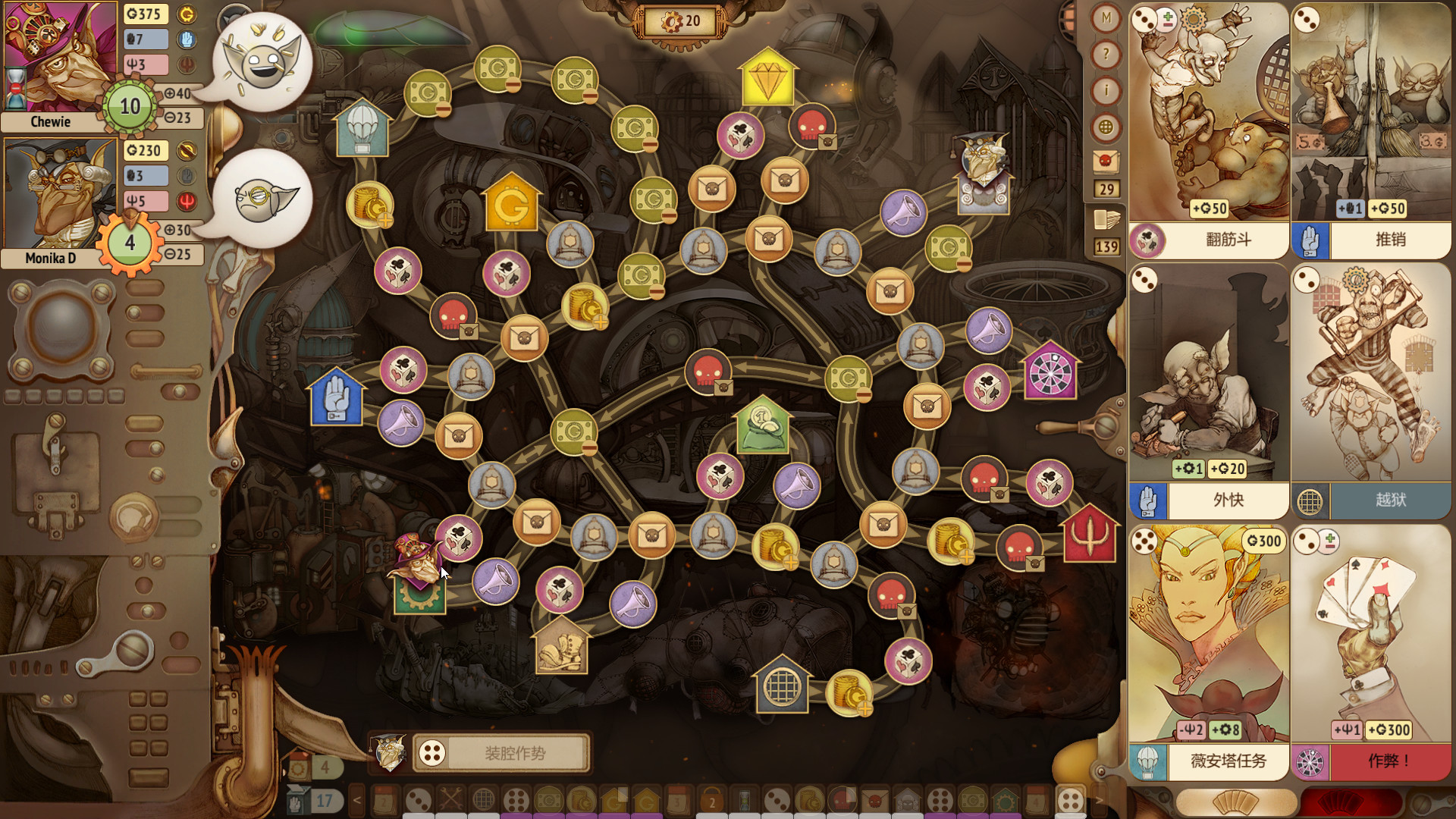This screenshot has height=819, width=1456.
Task: Click the red skull letter icon above the 29
Action: [1106, 161]
